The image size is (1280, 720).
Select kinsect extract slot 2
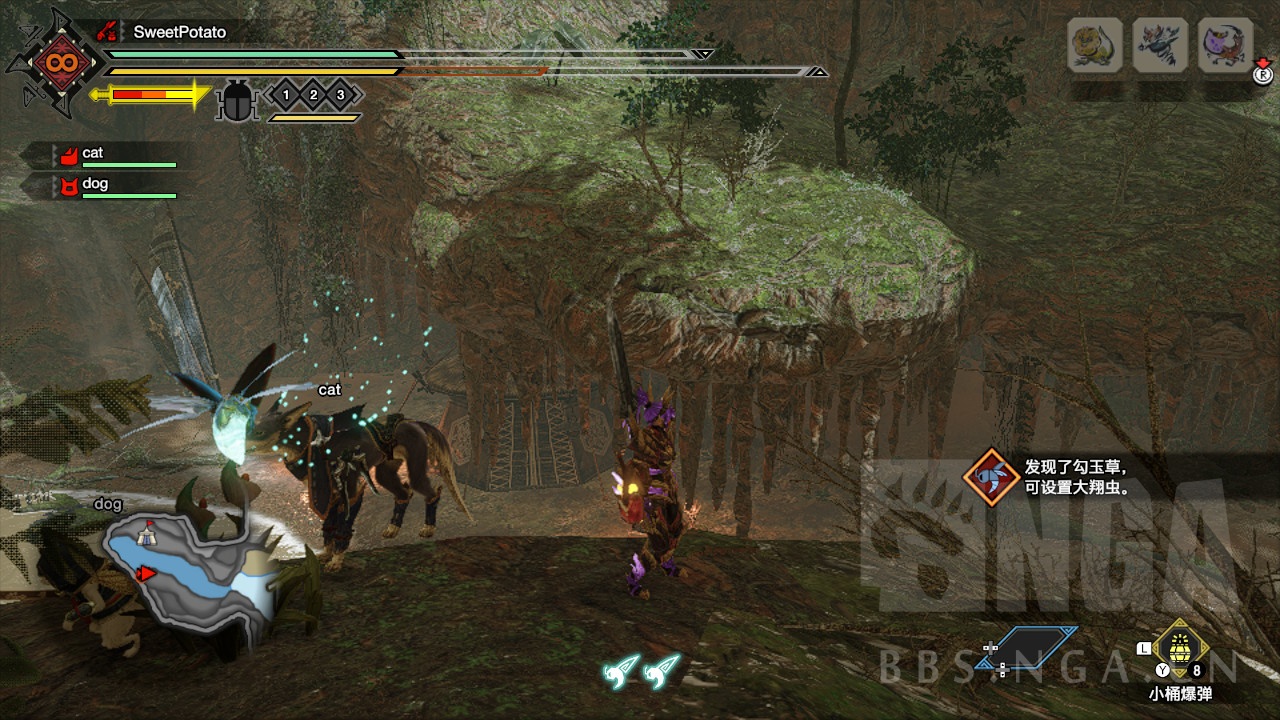click(x=313, y=96)
